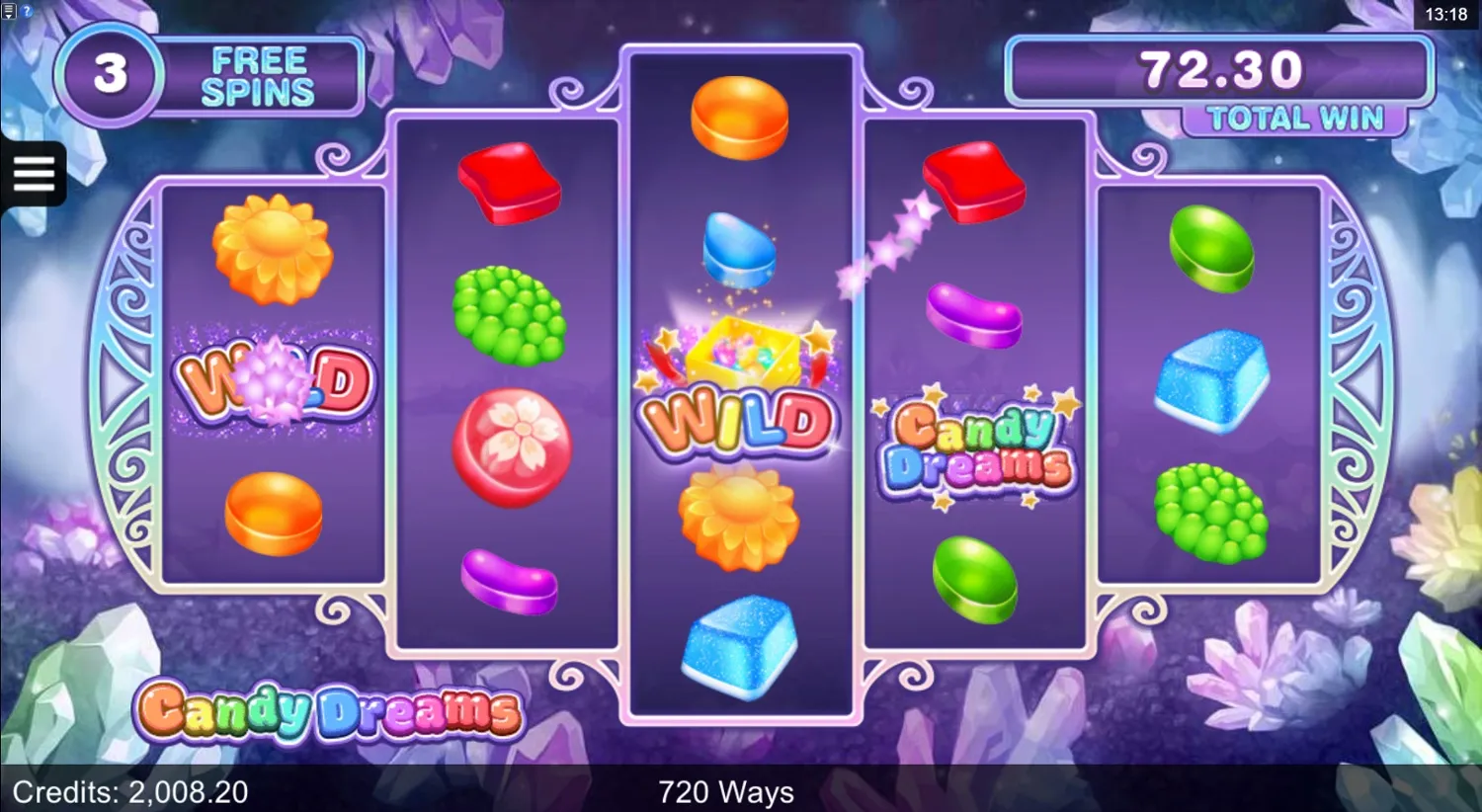Viewport: 1482px width, 812px height.
Task: Click the purple jelly bean on reel four
Action: pos(974,314)
